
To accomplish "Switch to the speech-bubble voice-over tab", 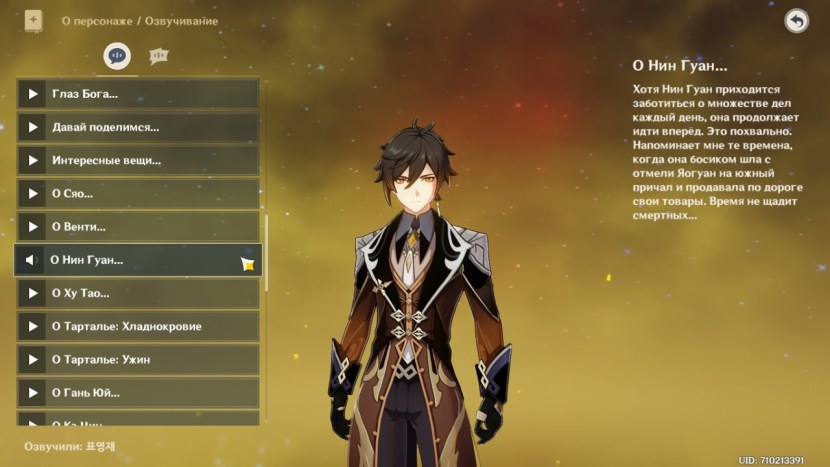I will [117, 57].
